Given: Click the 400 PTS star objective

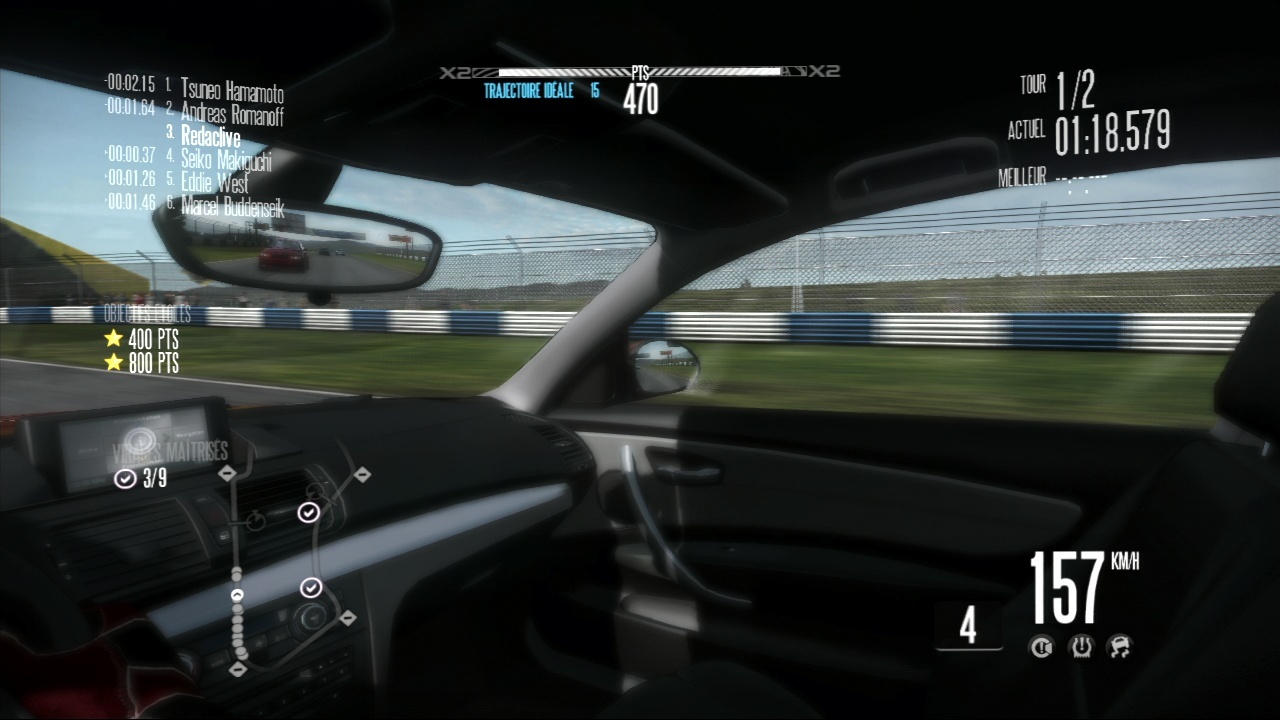Looking at the screenshot, I should coord(142,339).
